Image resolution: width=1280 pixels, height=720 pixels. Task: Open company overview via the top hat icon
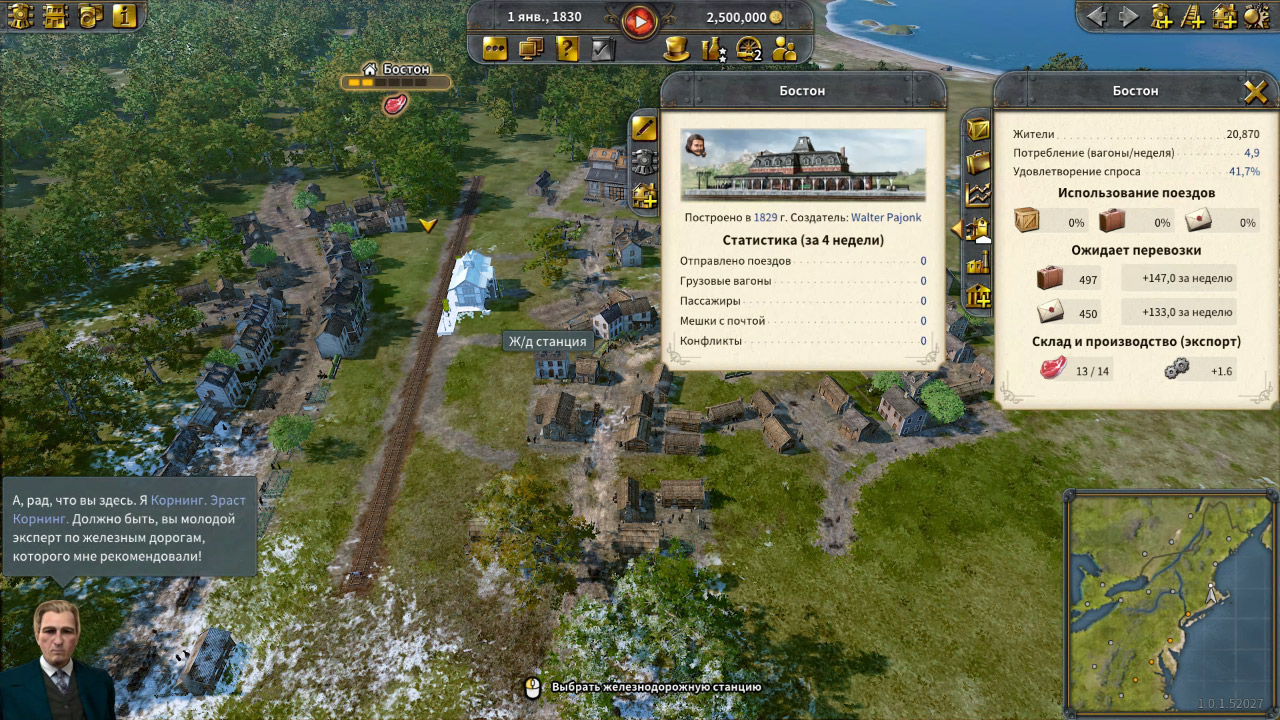(x=676, y=48)
